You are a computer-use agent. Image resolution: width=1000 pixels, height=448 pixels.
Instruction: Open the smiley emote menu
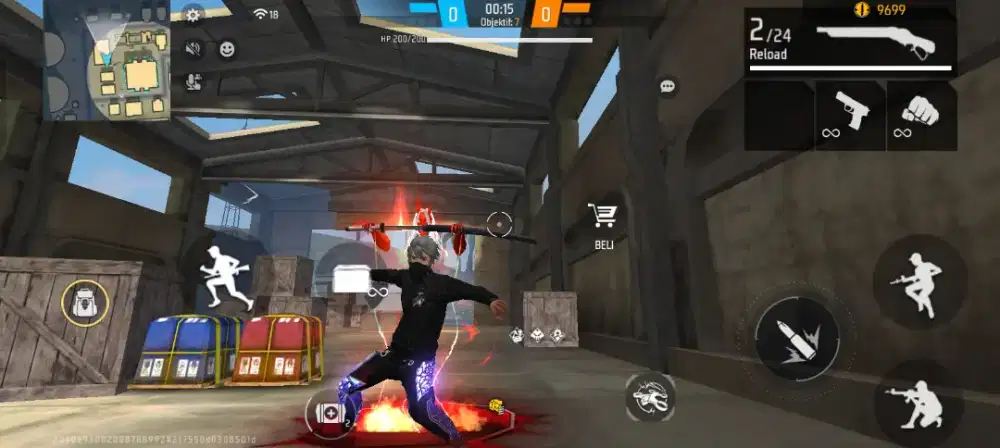point(228,48)
